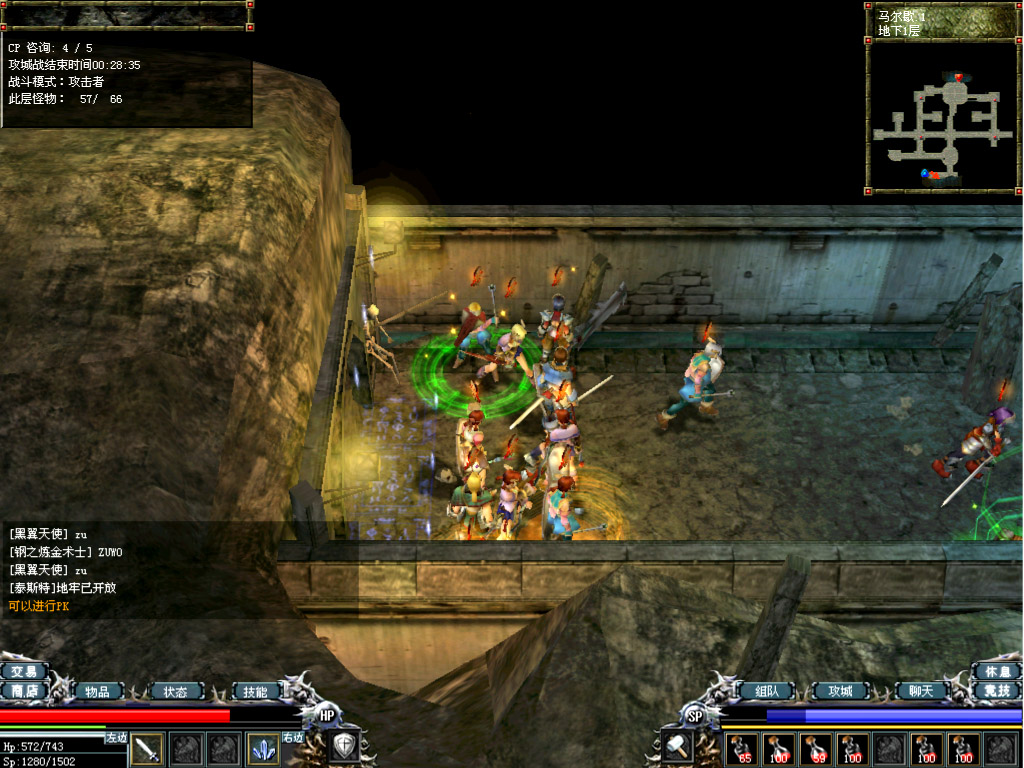Open the 物品 (Items) inventory
Image resolution: width=1024 pixels, height=768 pixels.
(97, 691)
